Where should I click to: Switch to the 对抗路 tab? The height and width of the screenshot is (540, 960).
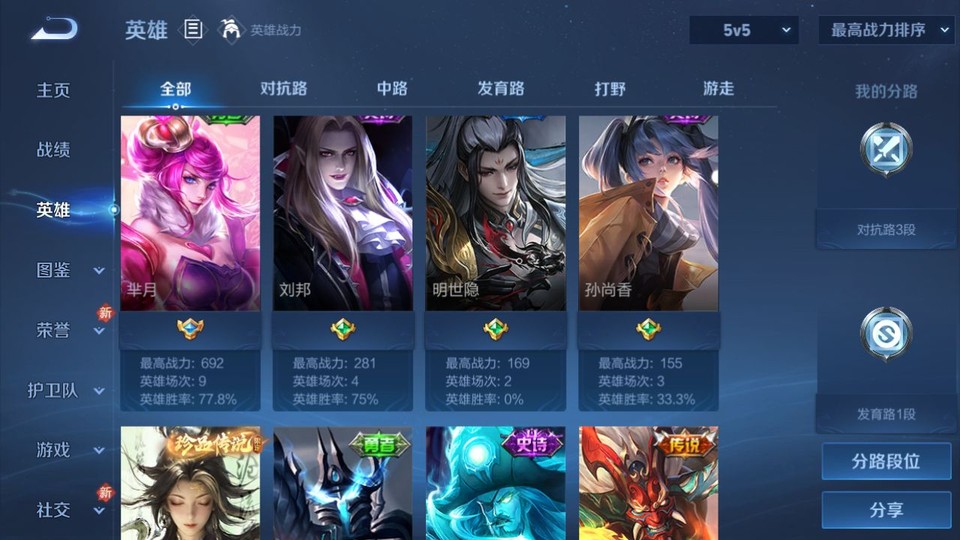283,89
